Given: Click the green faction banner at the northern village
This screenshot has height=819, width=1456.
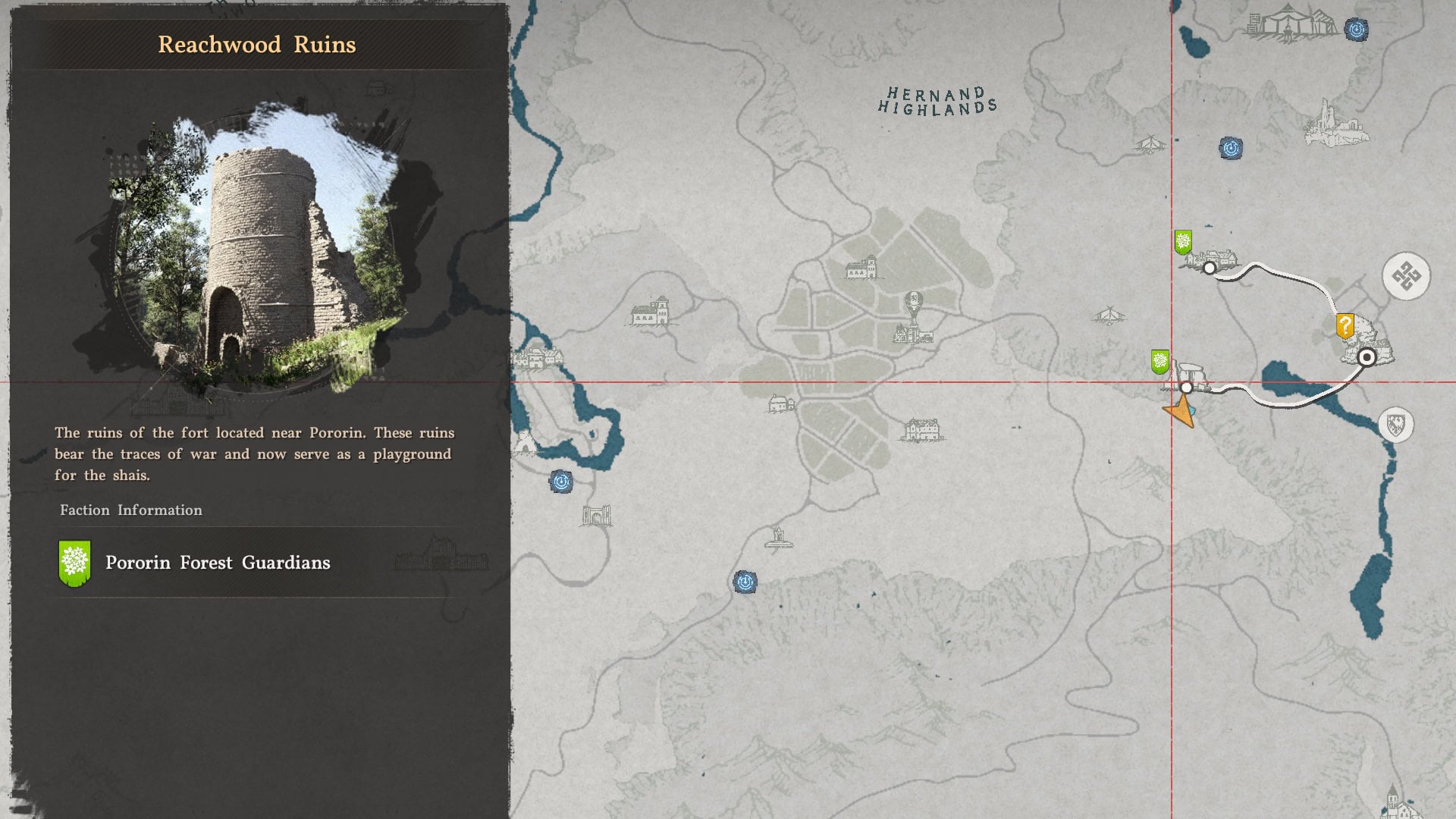Looking at the screenshot, I should point(1183,243).
